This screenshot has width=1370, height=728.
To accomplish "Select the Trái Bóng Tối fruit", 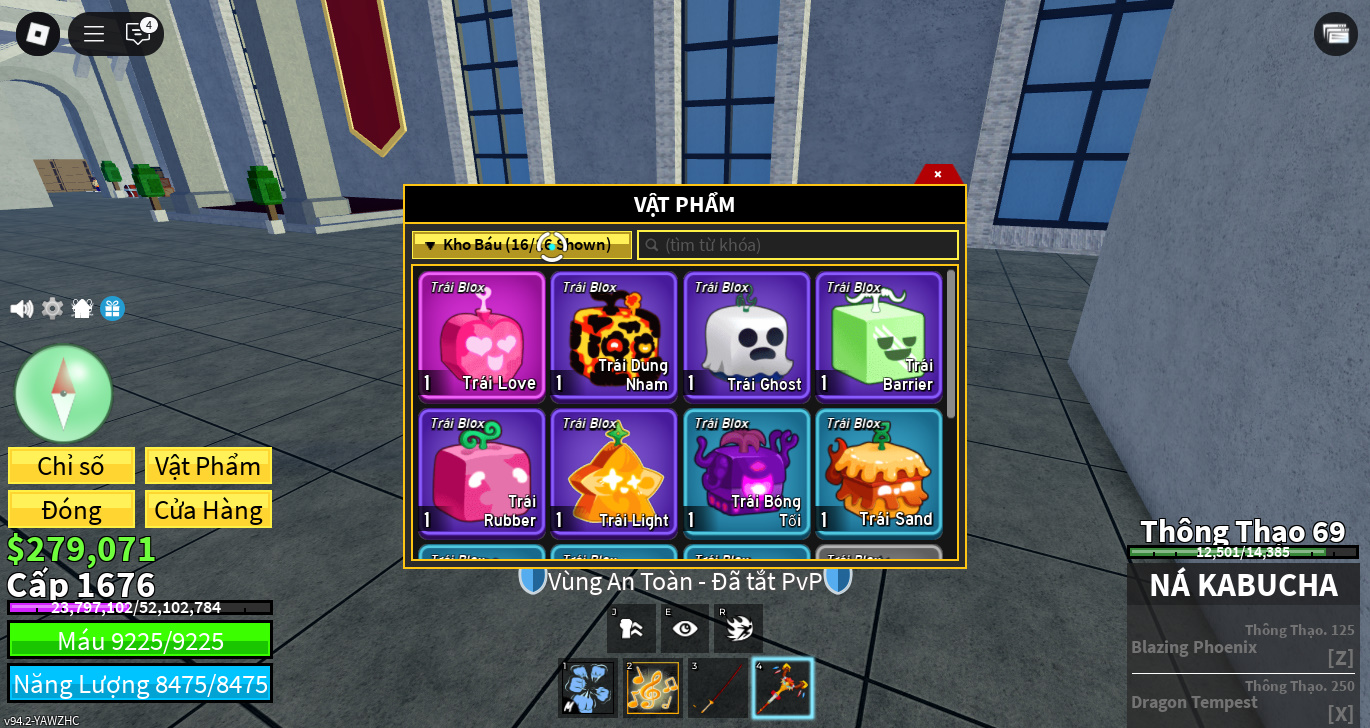I will 746,471.
